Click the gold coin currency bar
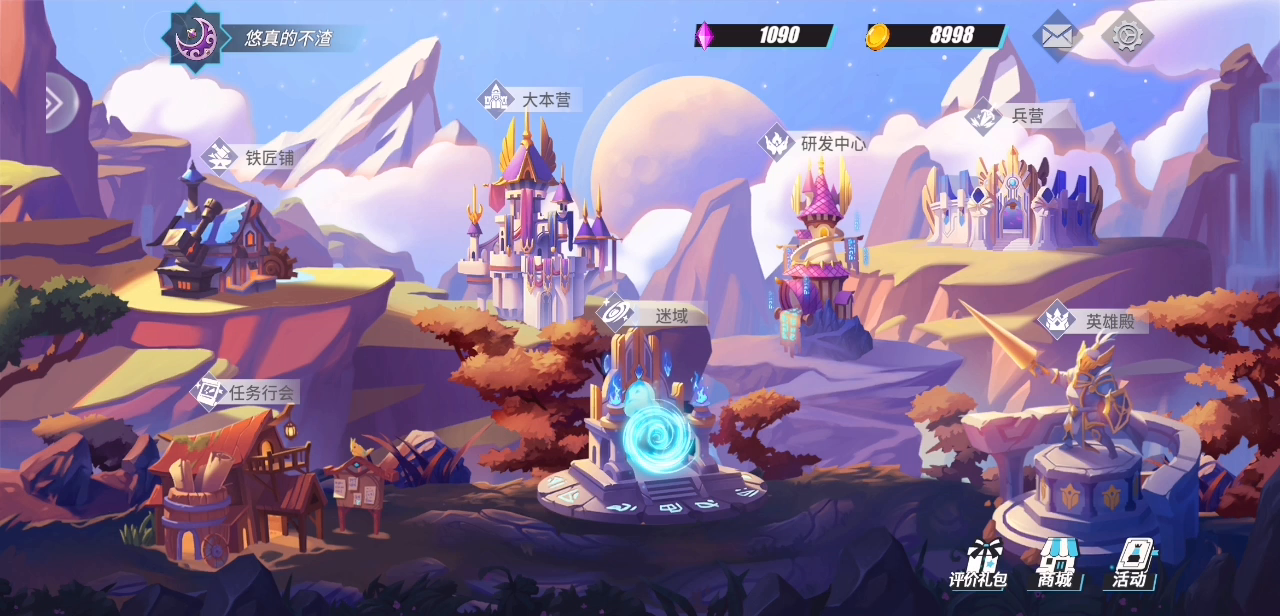Screen dimensions: 1280x616 coord(936,36)
